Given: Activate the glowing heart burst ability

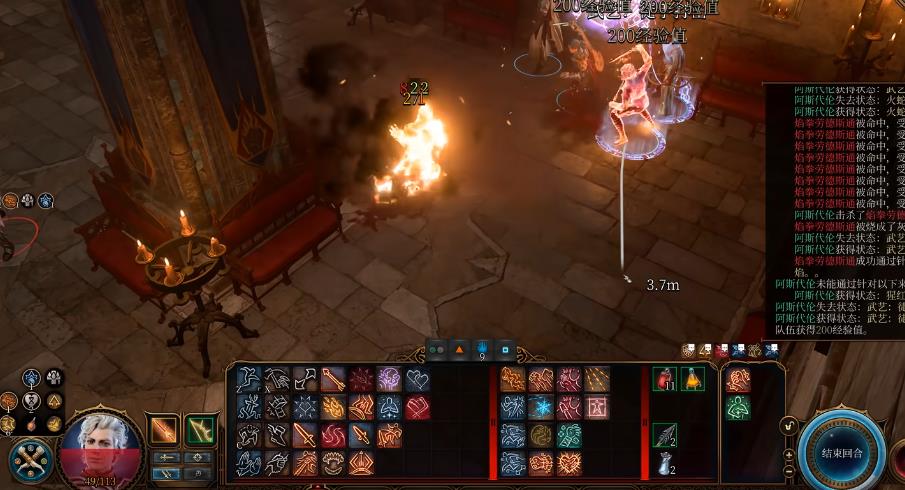Looking at the screenshot, I should pos(570,463).
